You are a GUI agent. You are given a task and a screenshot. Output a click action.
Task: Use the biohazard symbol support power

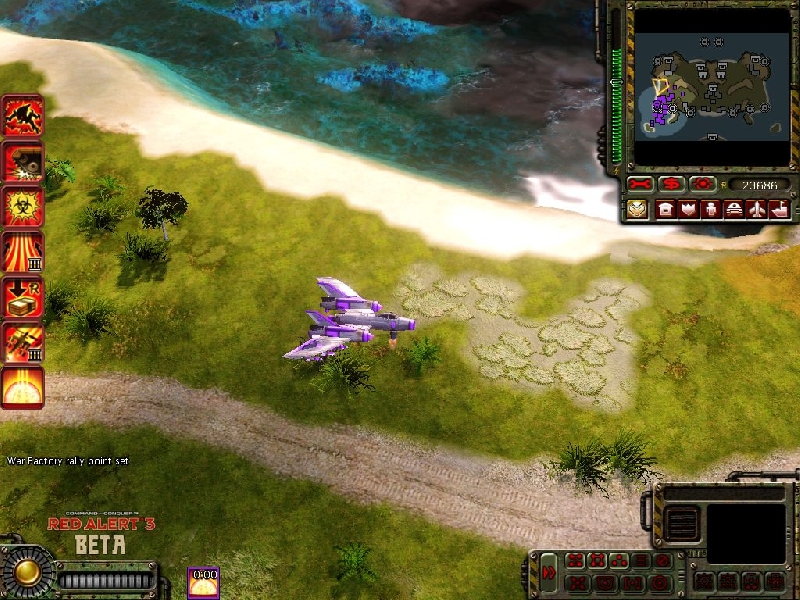click(x=22, y=206)
